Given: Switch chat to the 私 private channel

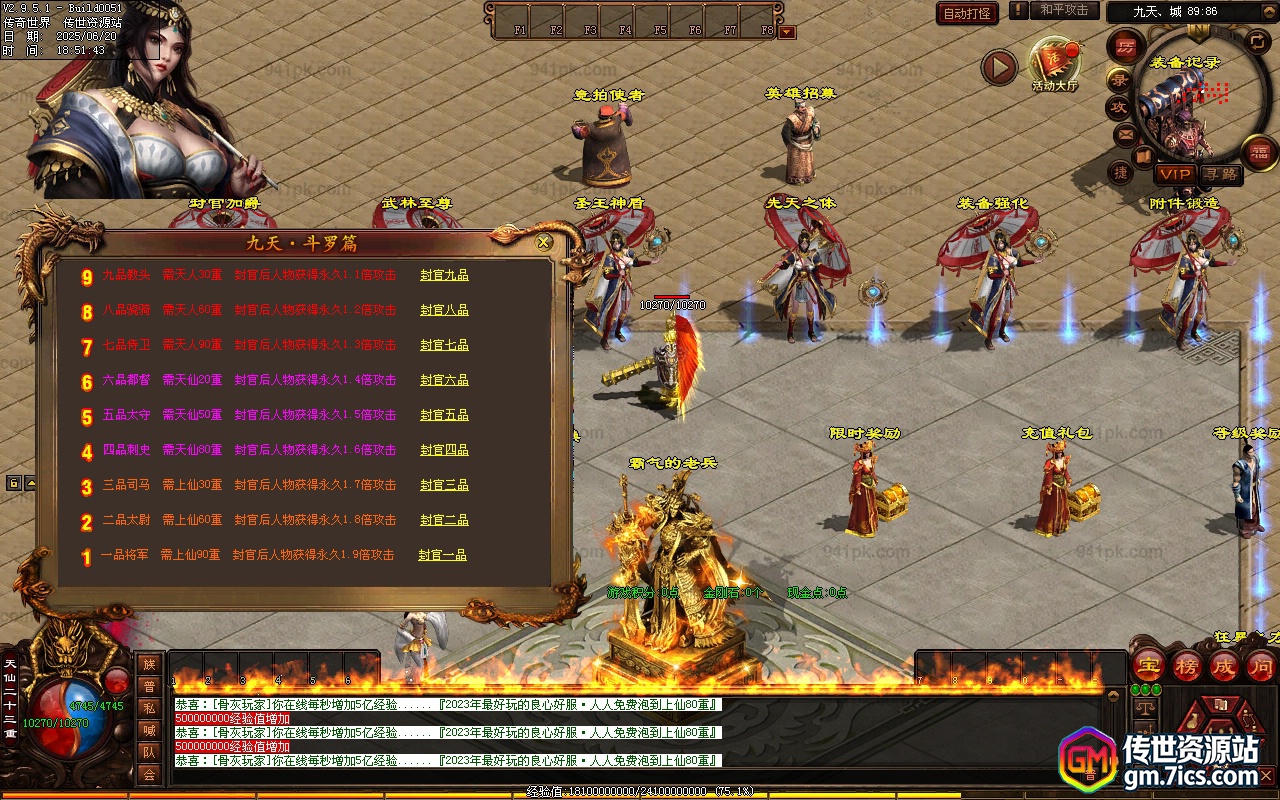Looking at the screenshot, I should coord(149,708).
